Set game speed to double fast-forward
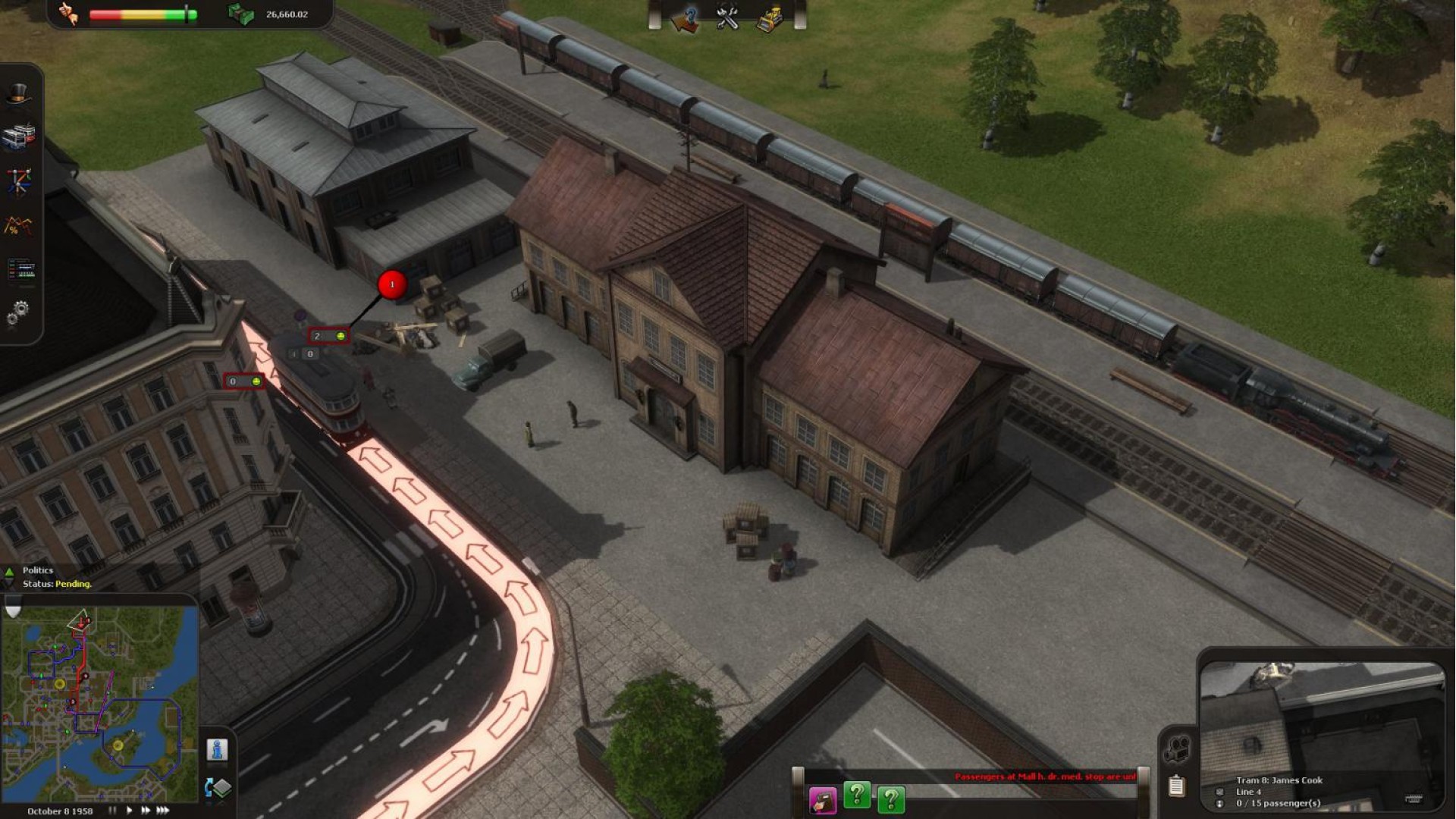 pos(145,811)
